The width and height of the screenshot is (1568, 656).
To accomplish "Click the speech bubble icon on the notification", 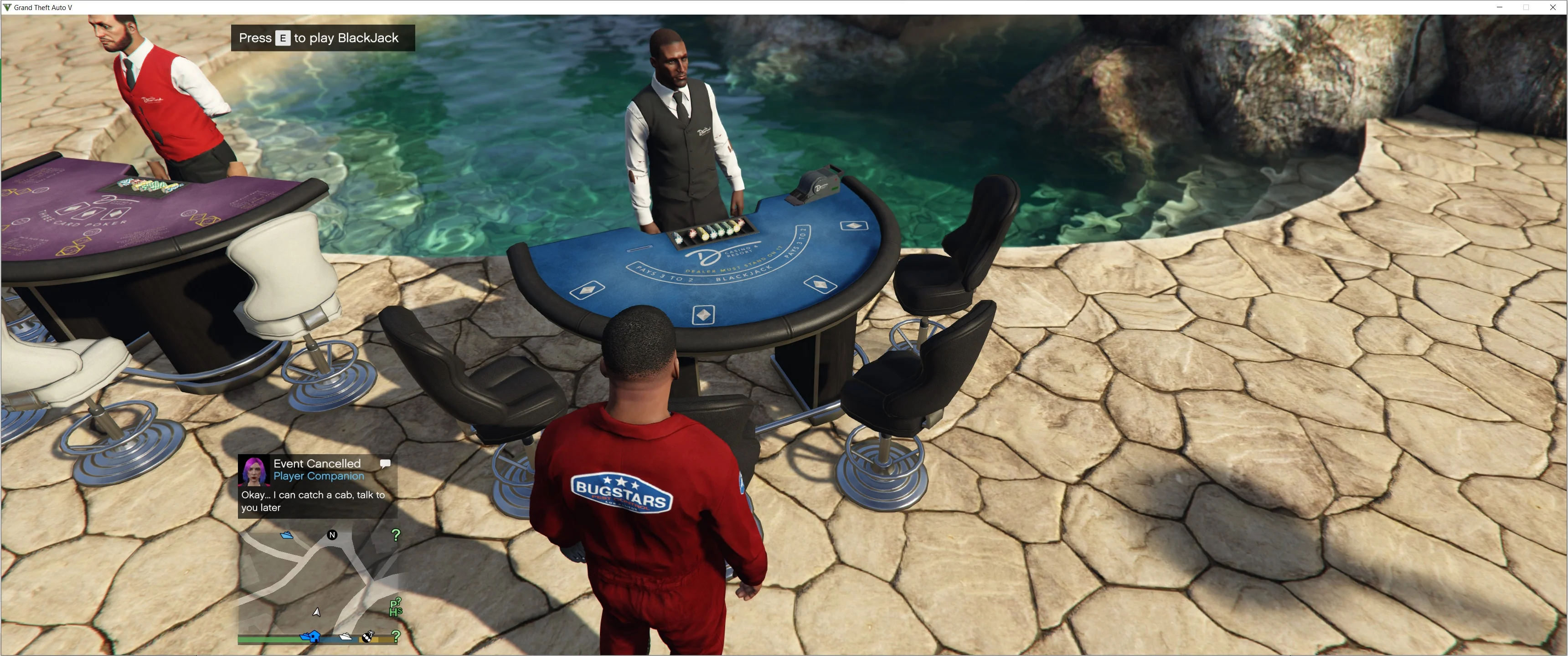I will click(386, 462).
